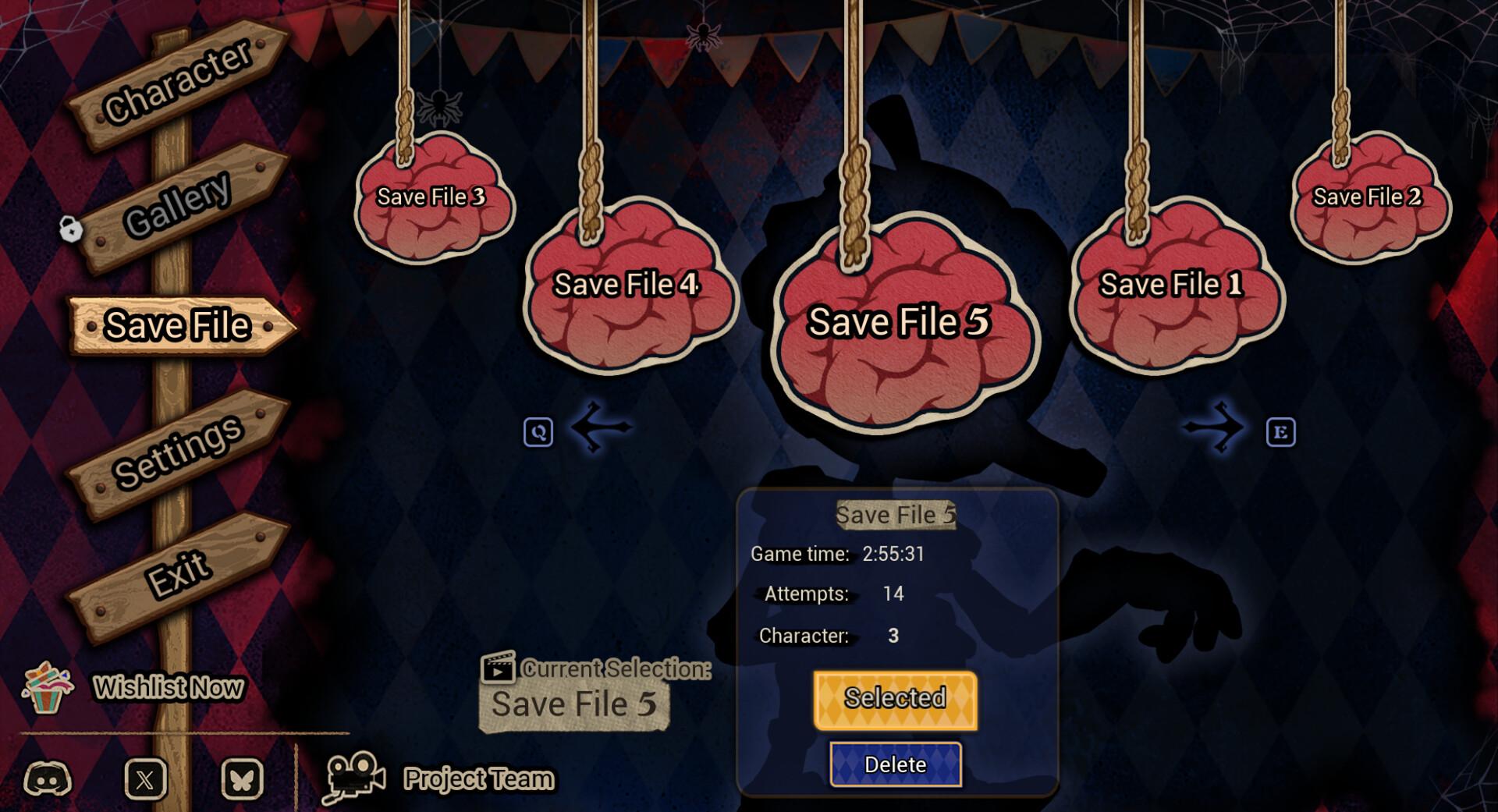The image size is (1498, 812).
Task: Delete the current save file
Action: 895,764
